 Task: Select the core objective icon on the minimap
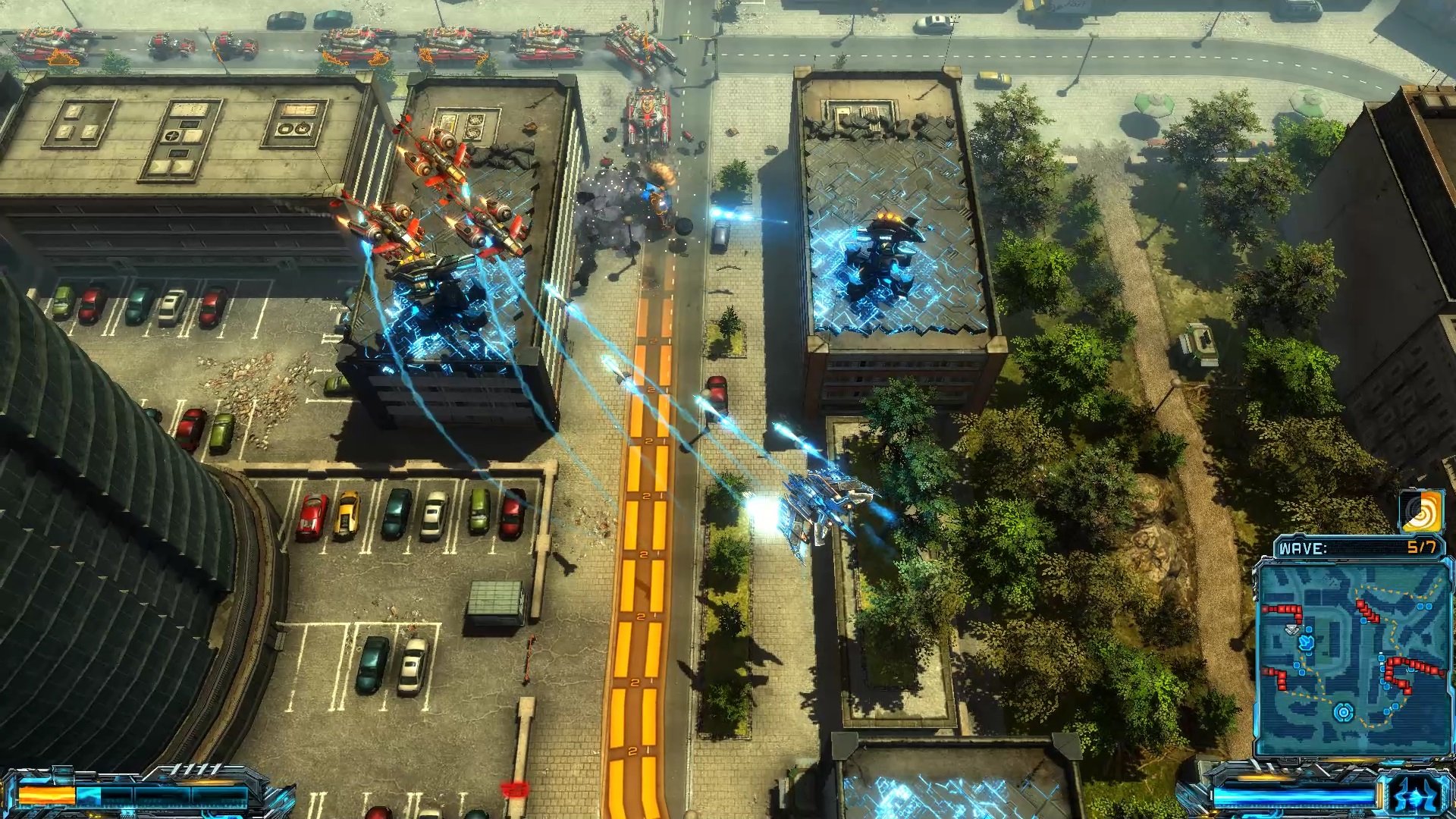tap(1342, 711)
